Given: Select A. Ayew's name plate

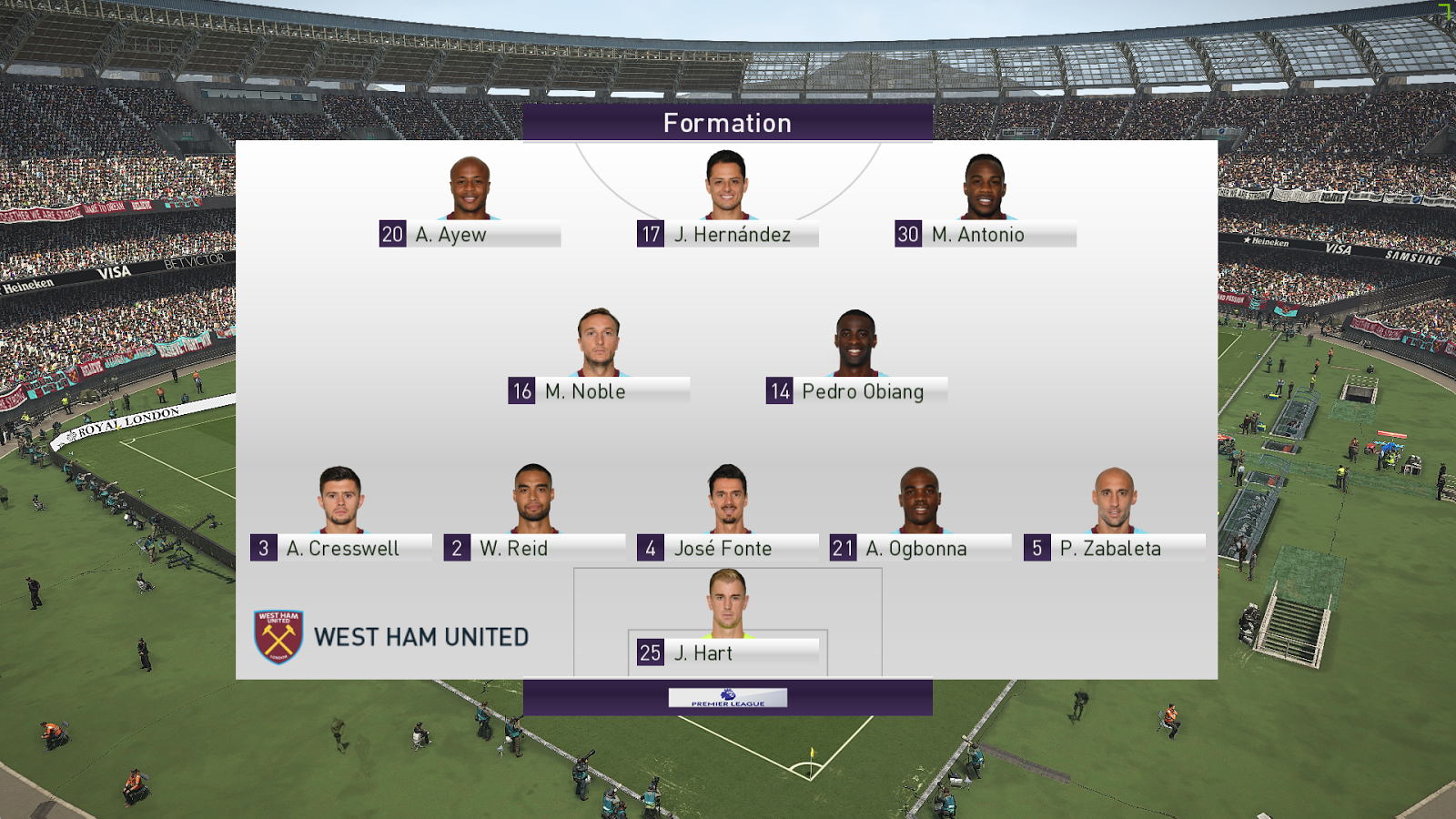Looking at the screenshot, I should 470,235.
